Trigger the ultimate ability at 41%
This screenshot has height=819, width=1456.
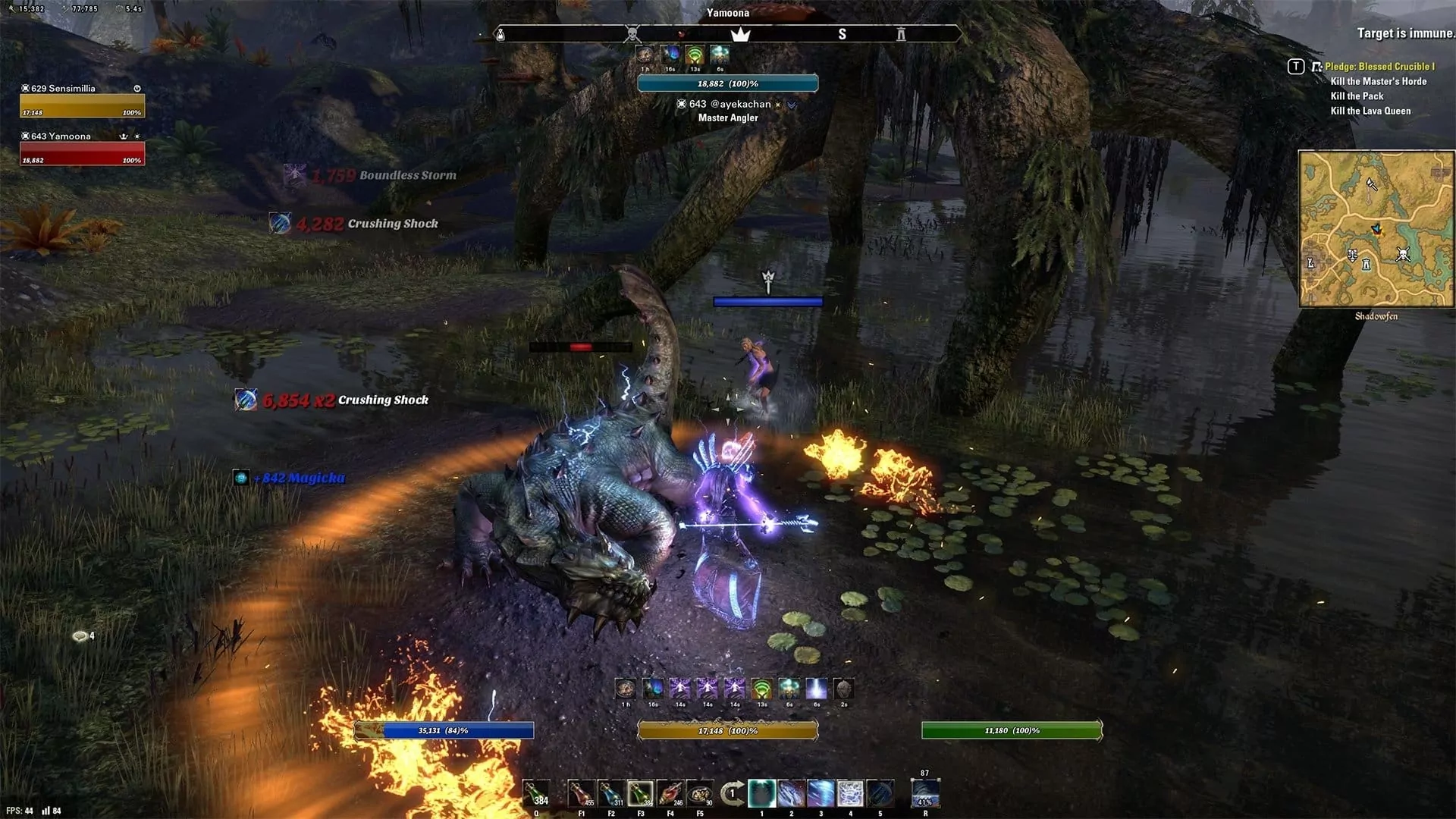tap(925, 794)
